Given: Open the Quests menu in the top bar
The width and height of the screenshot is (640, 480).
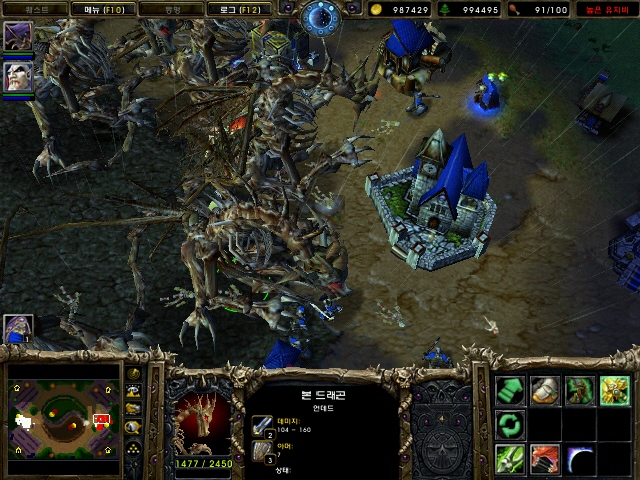Looking at the screenshot, I should 33,9.
